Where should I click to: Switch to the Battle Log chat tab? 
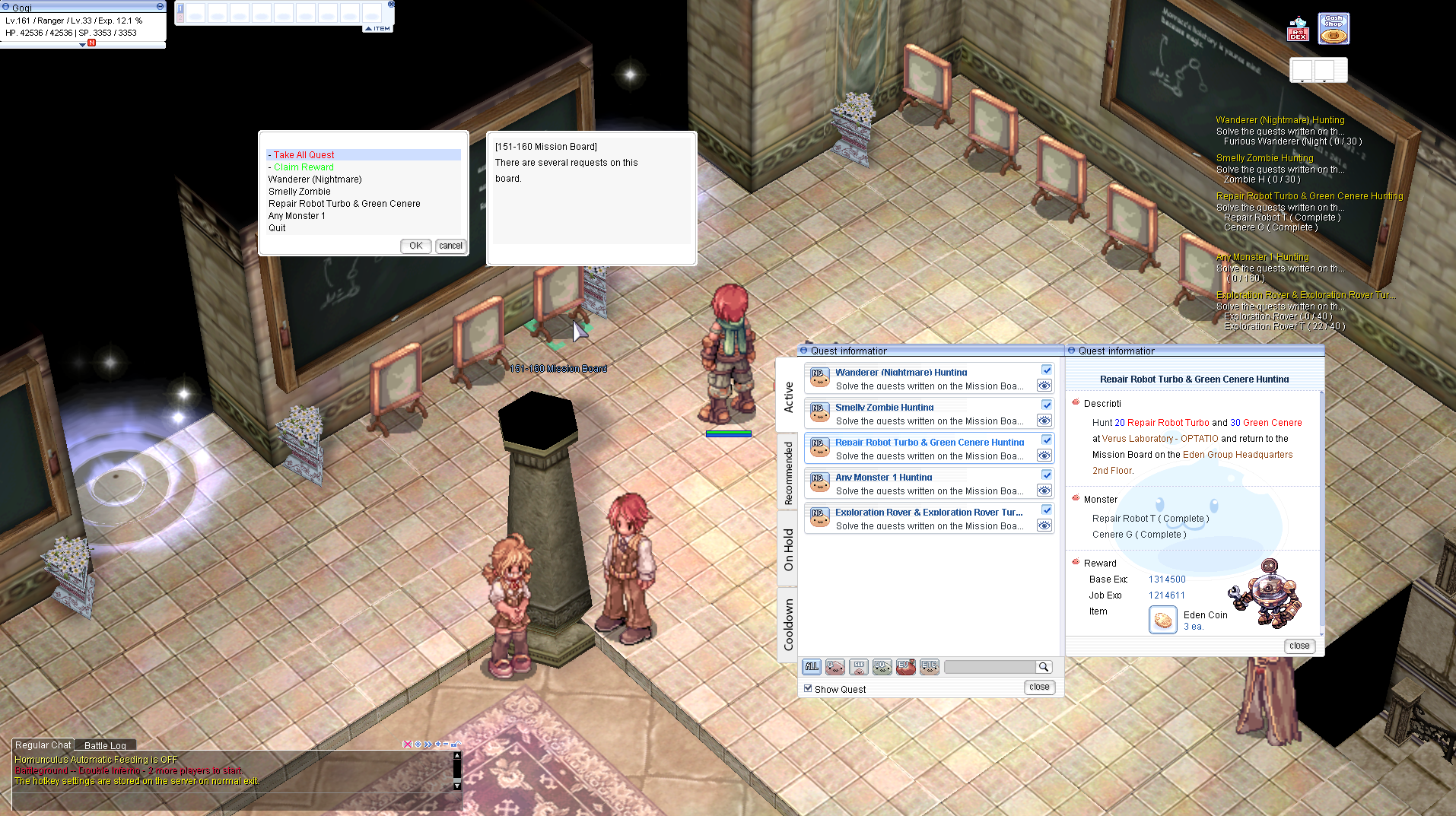point(105,745)
